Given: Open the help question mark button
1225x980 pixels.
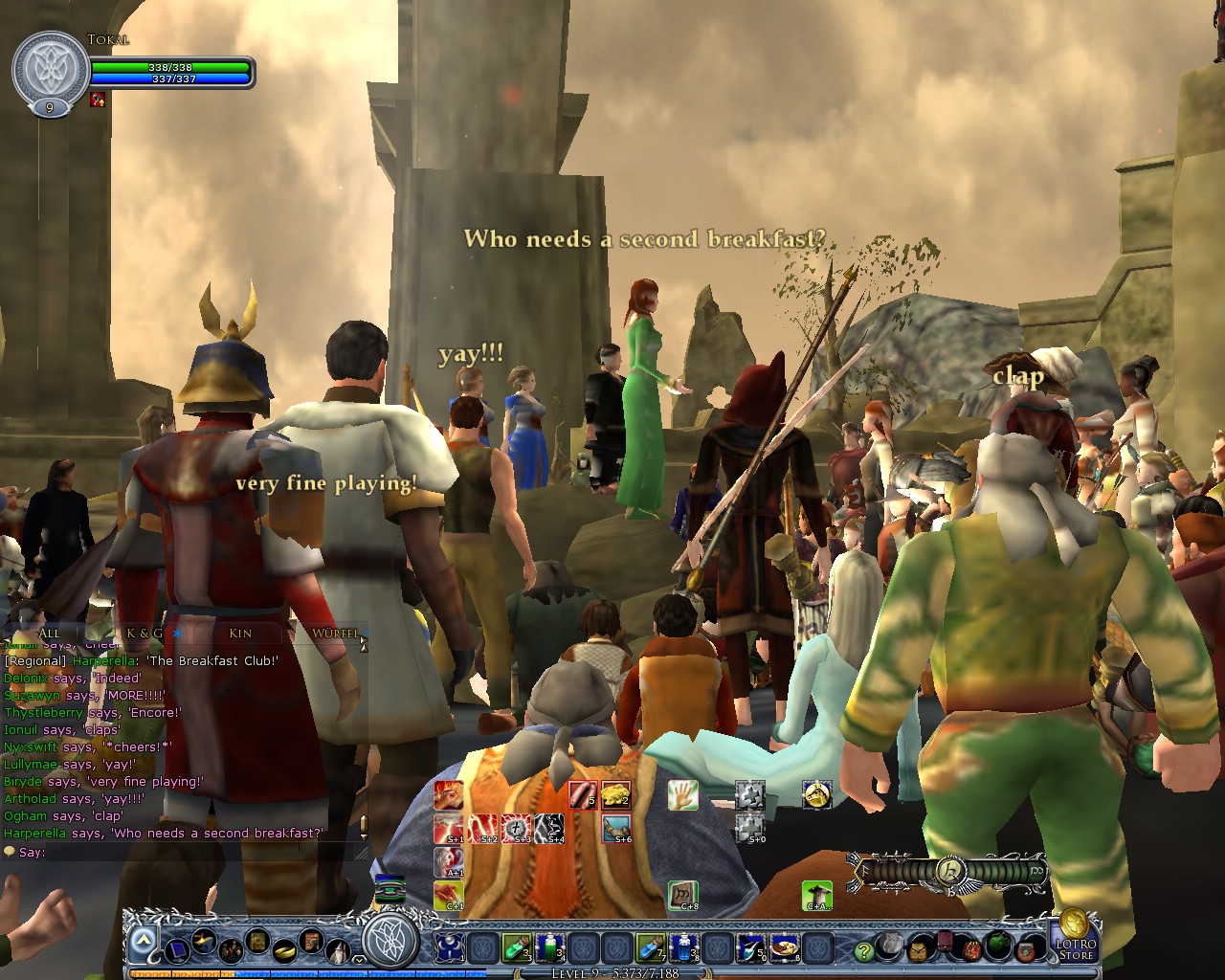Looking at the screenshot, I should pos(864,950).
